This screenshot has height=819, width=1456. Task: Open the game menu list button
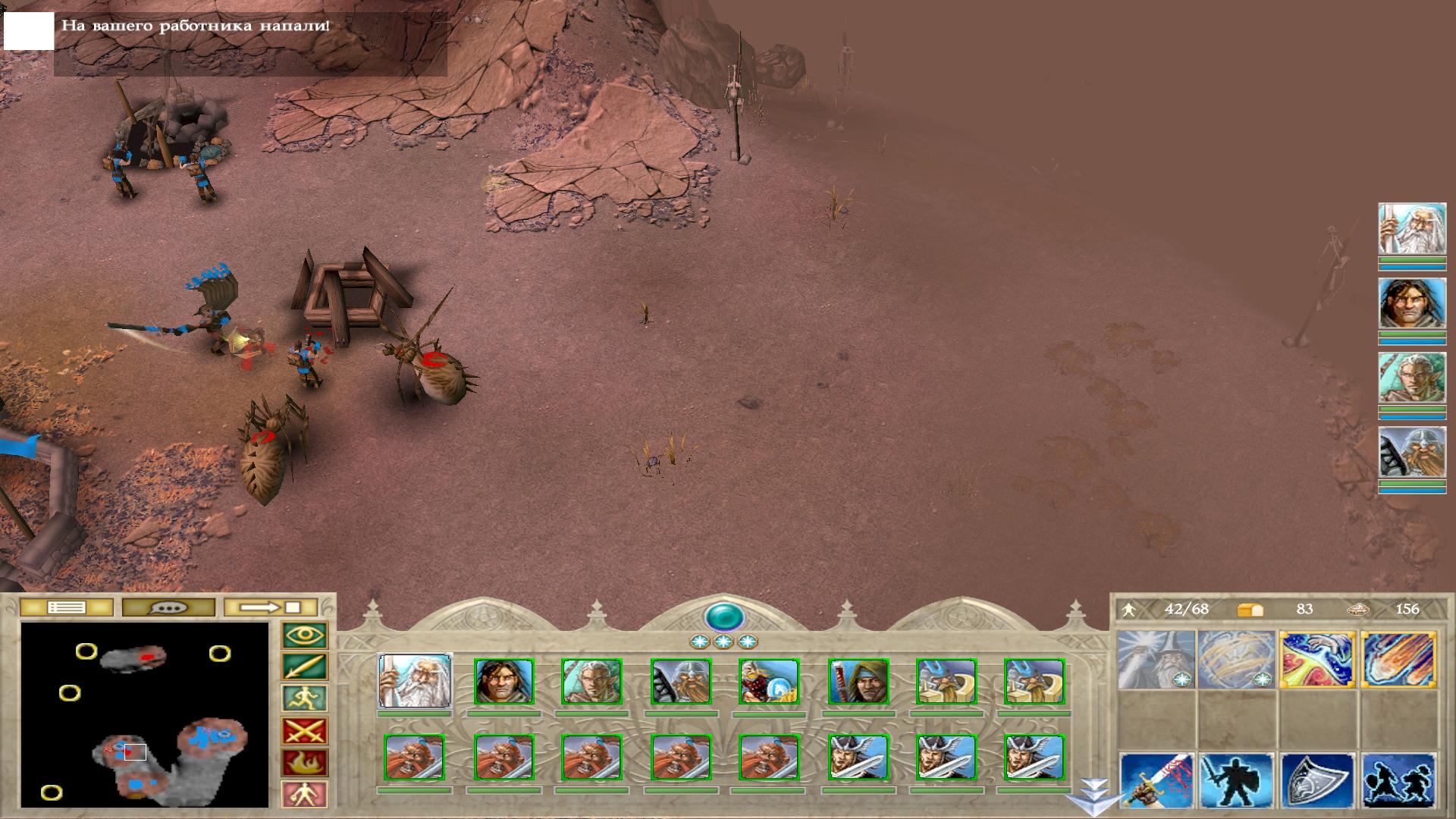(x=66, y=607)
